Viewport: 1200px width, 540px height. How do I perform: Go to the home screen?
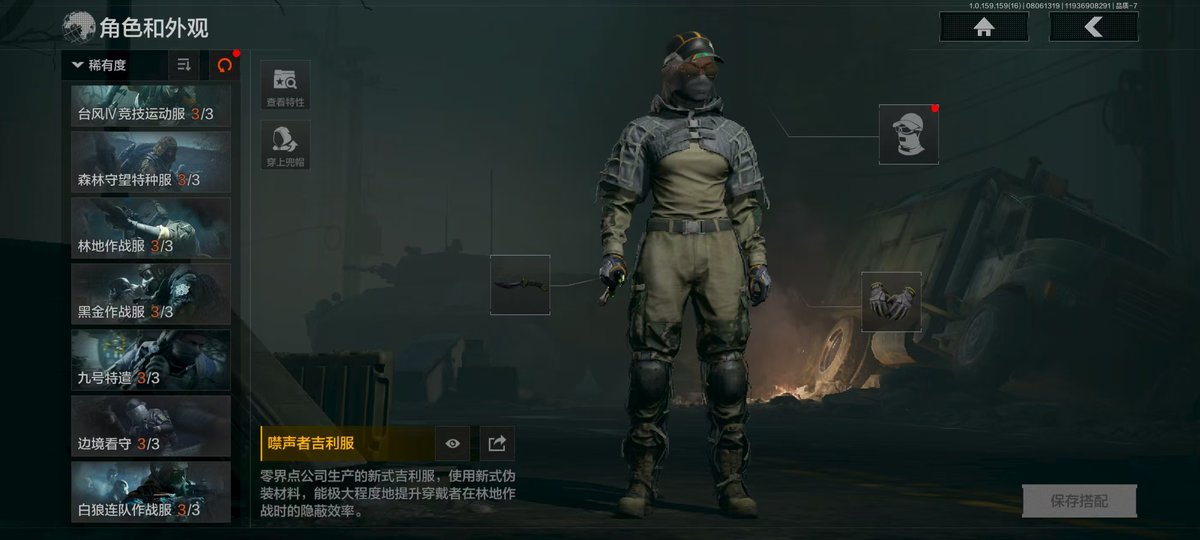click(x=984, y=28)
